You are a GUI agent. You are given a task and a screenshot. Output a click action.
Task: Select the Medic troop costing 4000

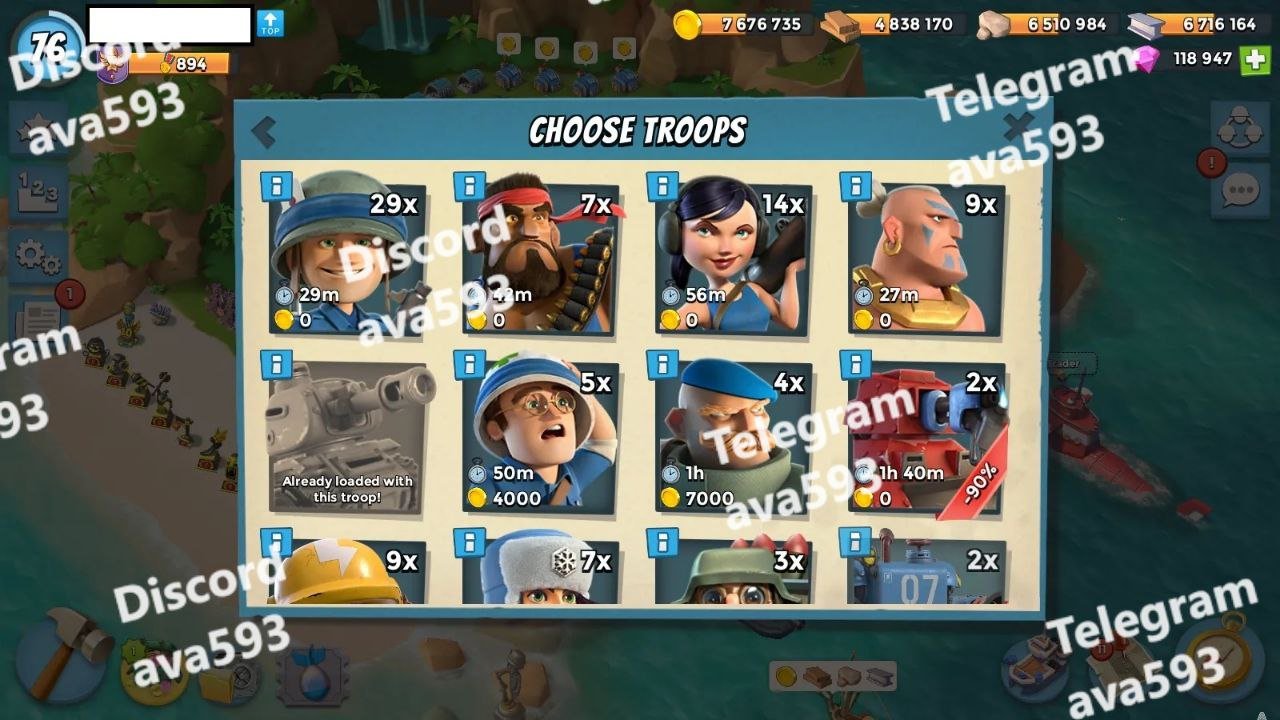pyautogui.click(x=540, y=438)
